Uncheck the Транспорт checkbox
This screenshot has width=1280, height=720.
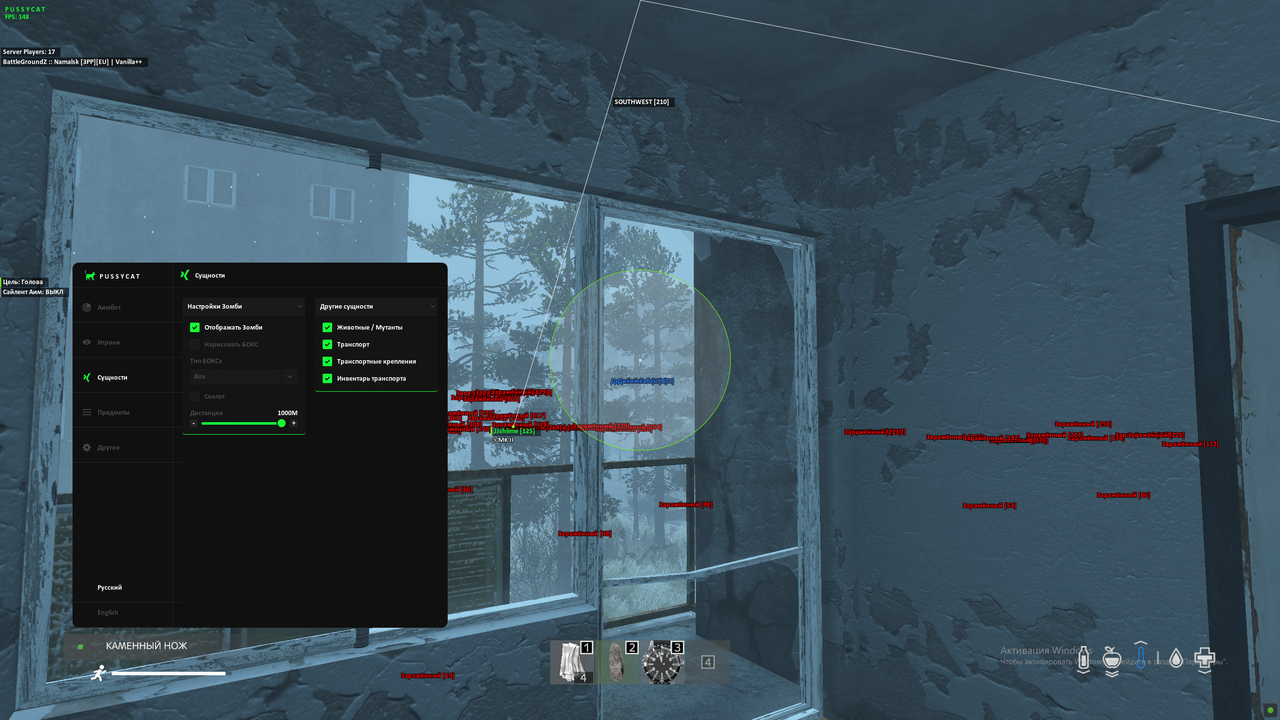(x=327, y=344)
